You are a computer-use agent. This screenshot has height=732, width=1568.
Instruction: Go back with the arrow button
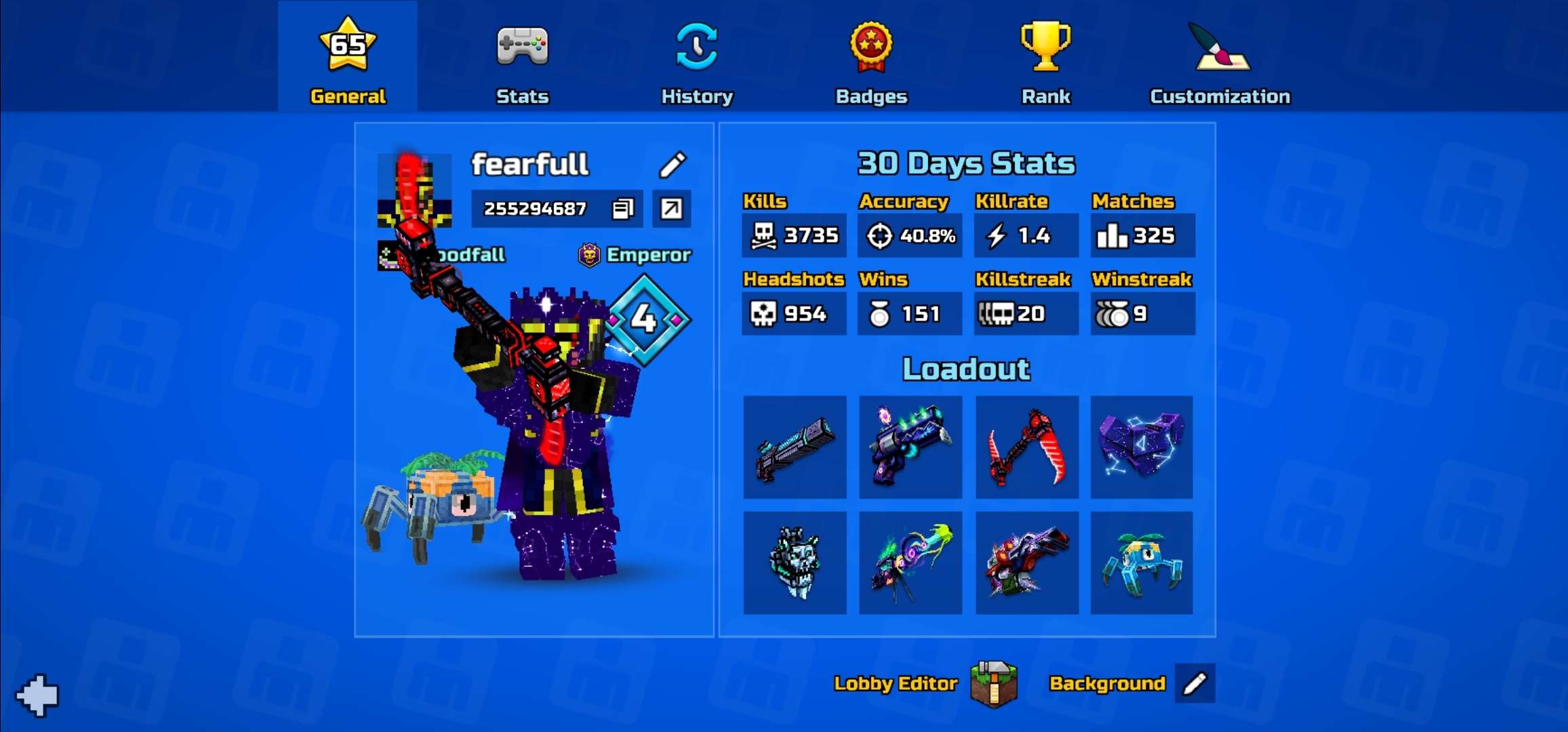click(x=38, y=695)
